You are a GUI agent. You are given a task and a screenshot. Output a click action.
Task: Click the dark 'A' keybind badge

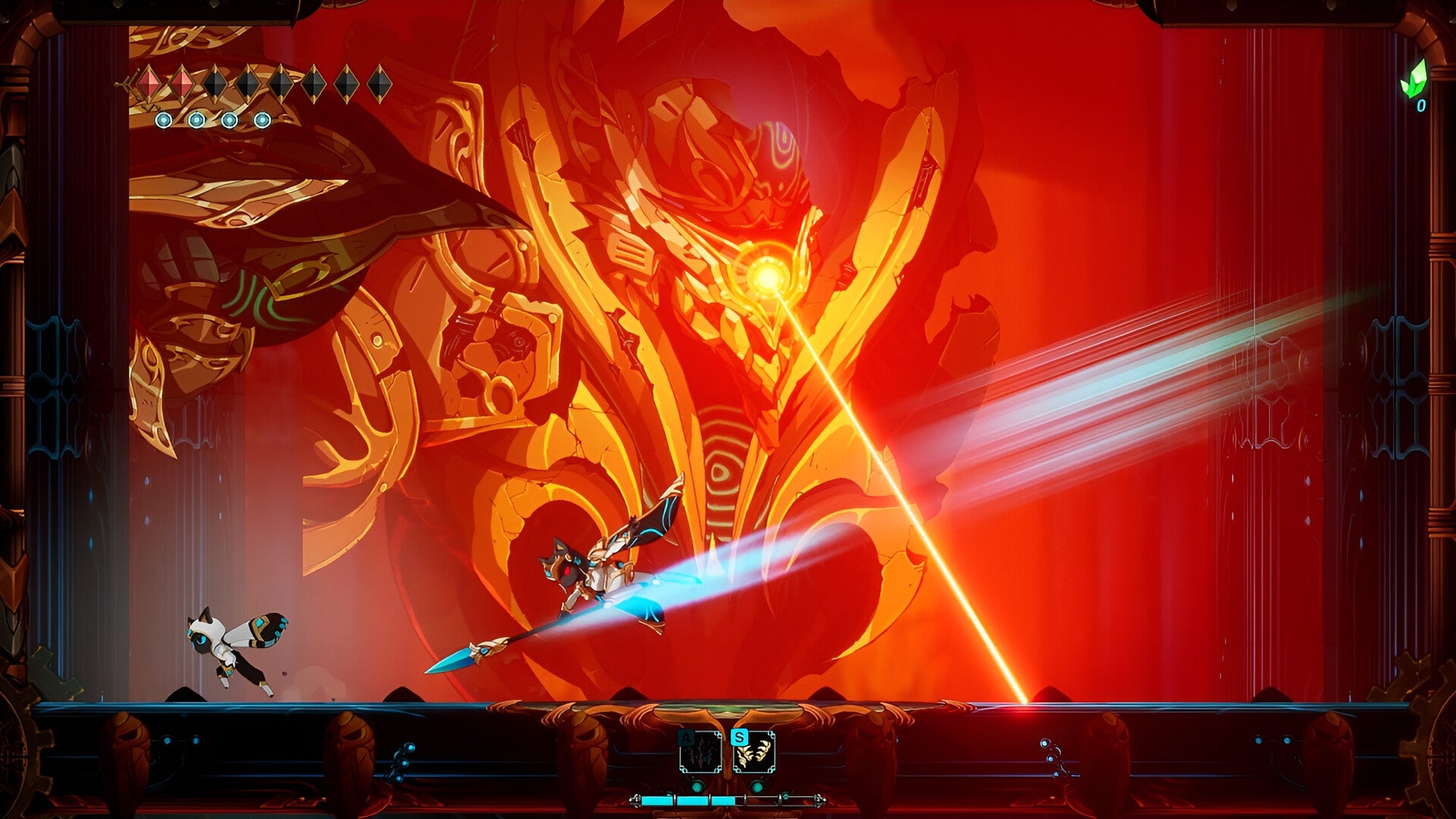click(686, 736)
